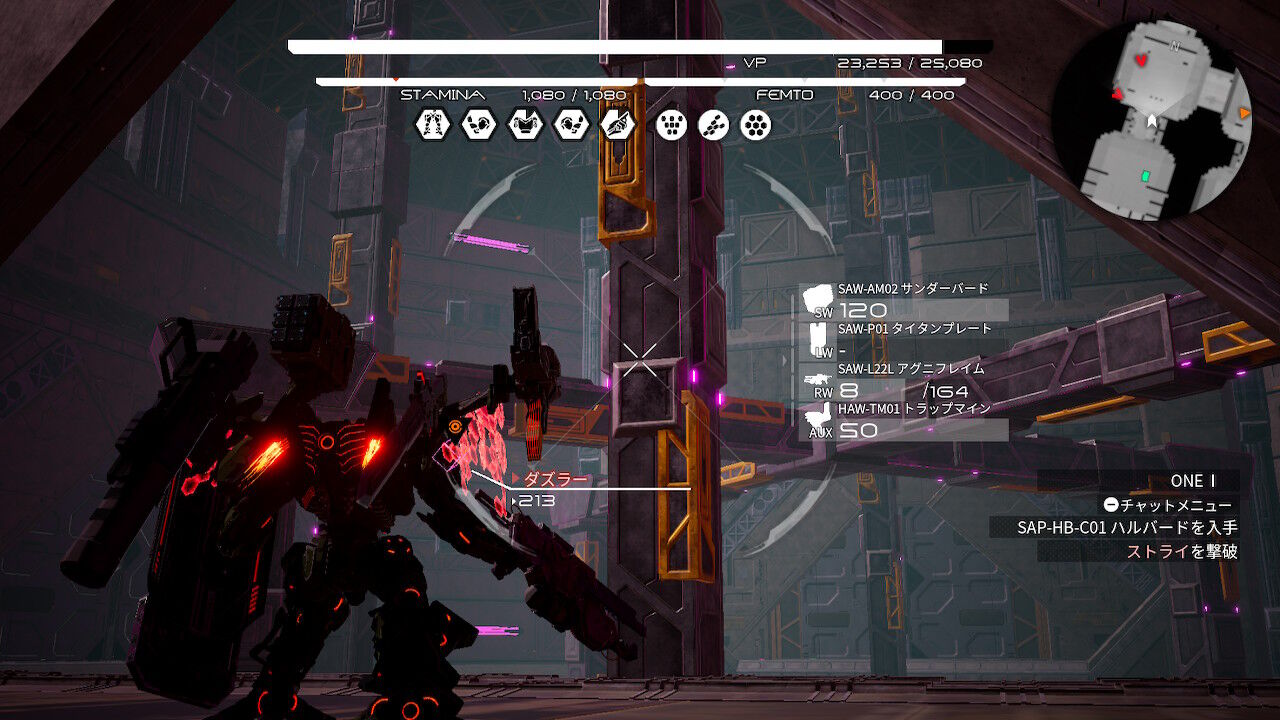Select the torso armor hexagon icon
Viewport: 1280px width, 720px height.
click(x=525, y=125)
